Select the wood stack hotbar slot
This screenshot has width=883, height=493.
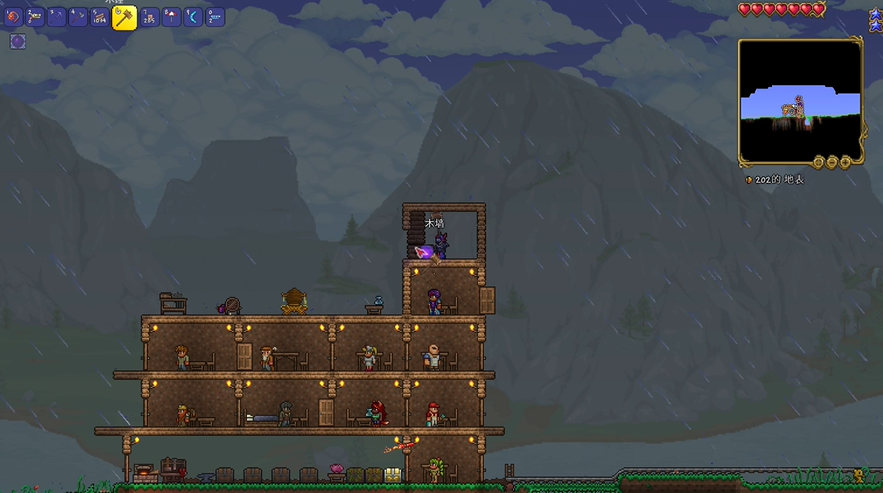tap(100, 17)
